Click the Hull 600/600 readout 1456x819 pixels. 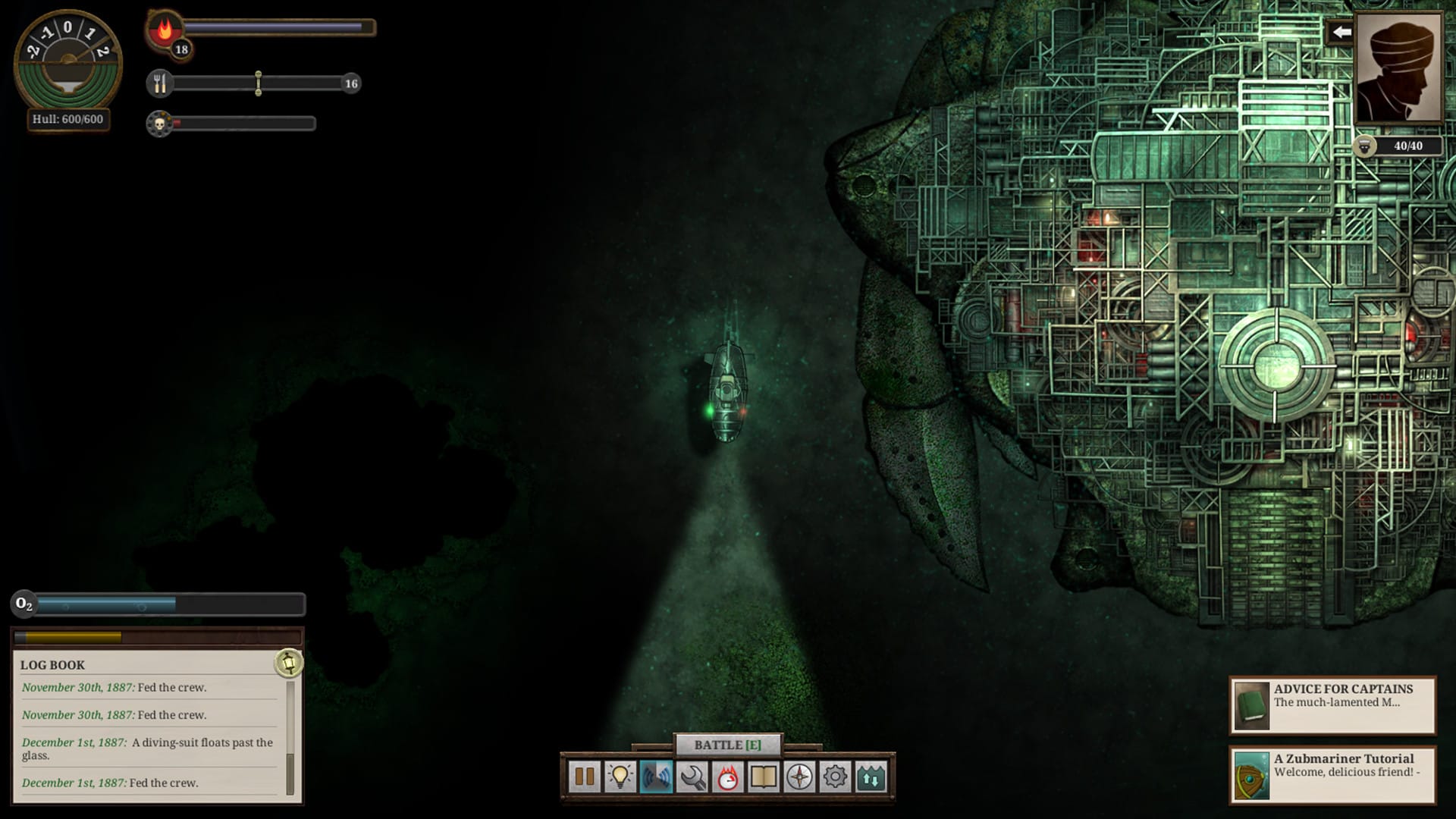point(67,119)
